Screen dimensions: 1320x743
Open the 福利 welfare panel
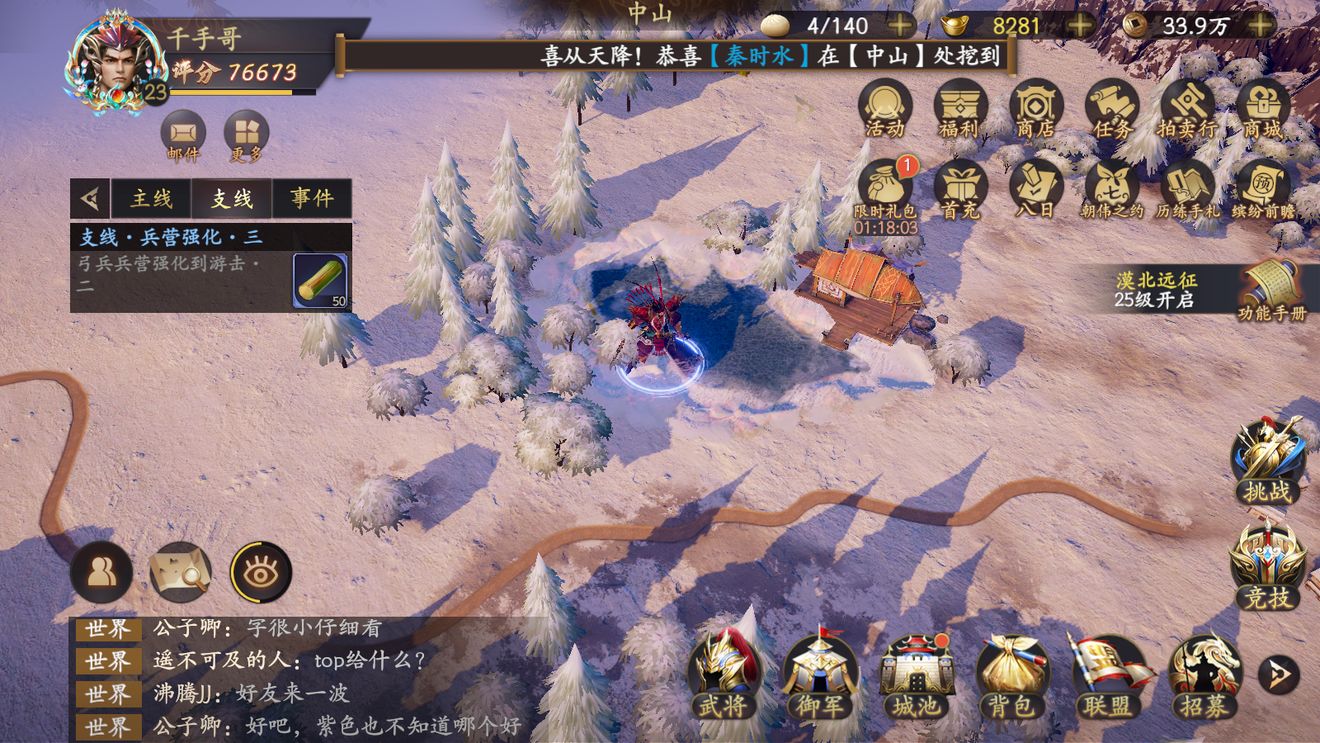tap(960, 110)
